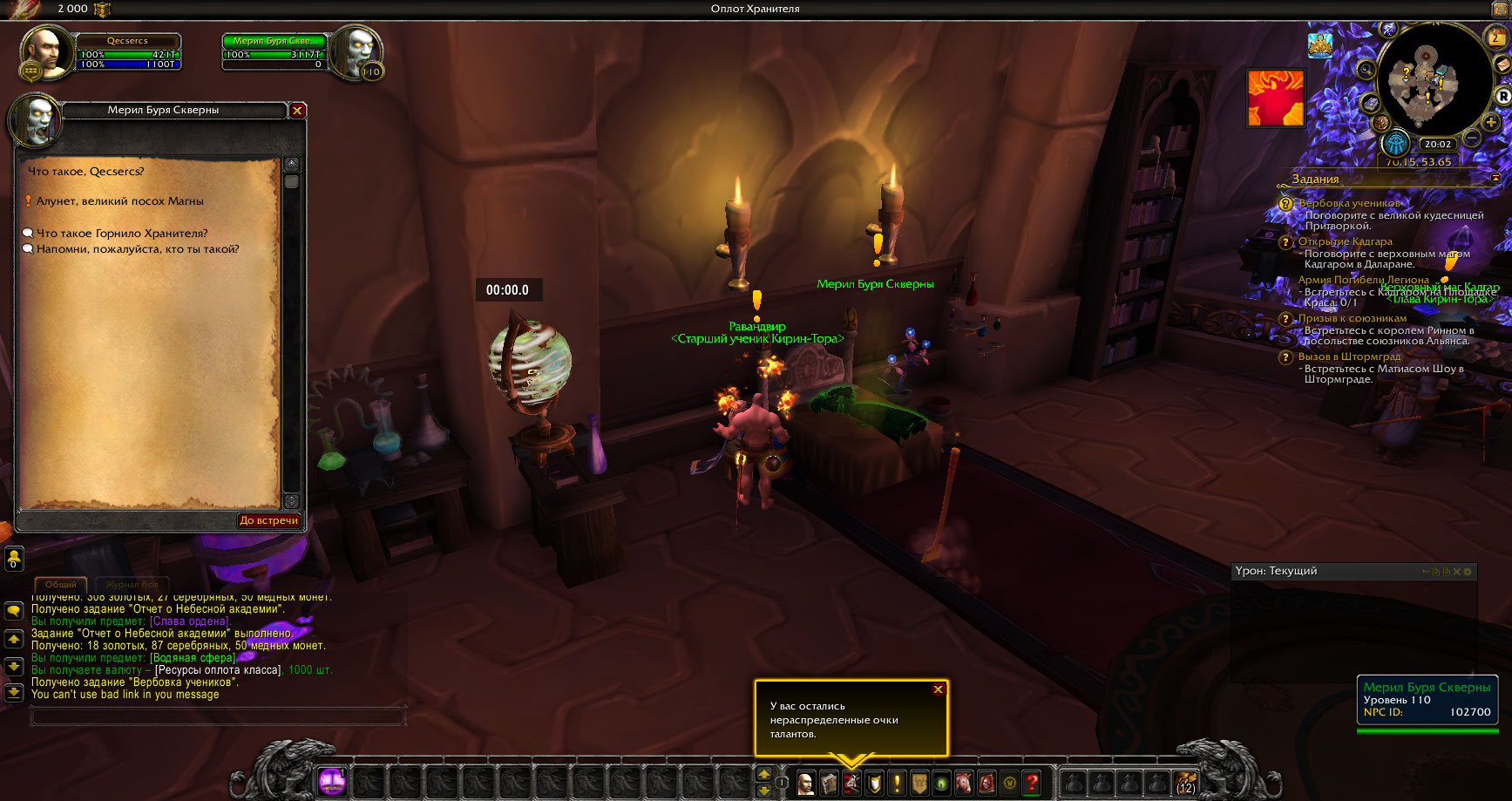Image resolution: width=1512 pixels, height=801 pixels.
Task: Open the red question mark help button
Action: 1032,783
